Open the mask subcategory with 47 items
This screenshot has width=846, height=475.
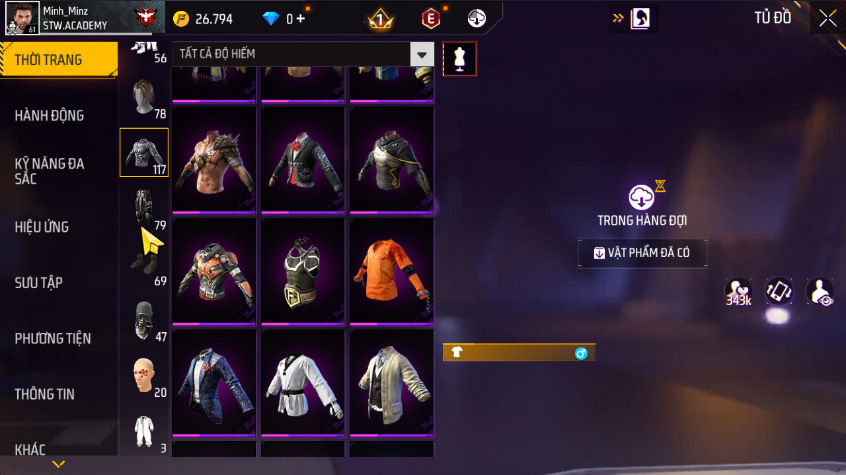tap(144, 321)
